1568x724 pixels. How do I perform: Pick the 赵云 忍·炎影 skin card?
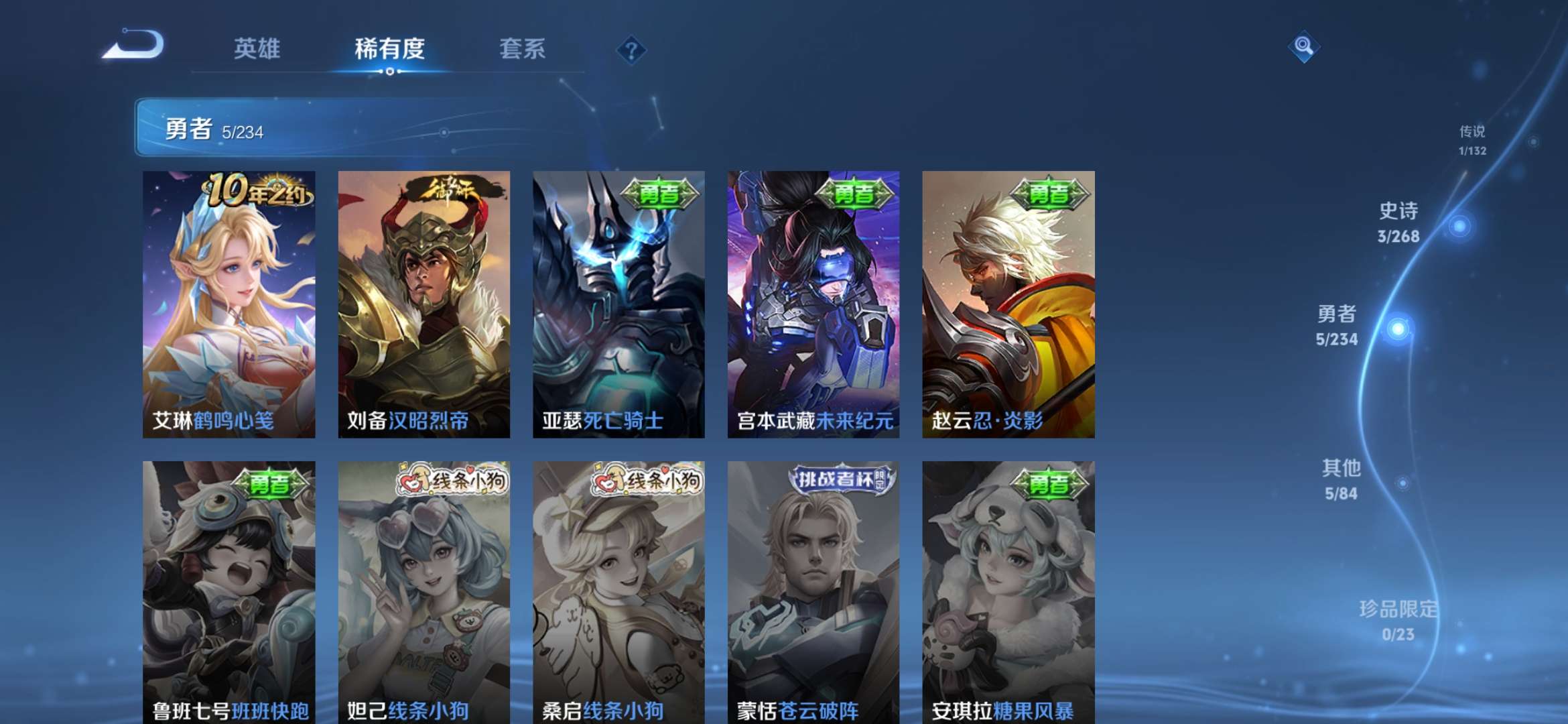[x=1008, y=304]
